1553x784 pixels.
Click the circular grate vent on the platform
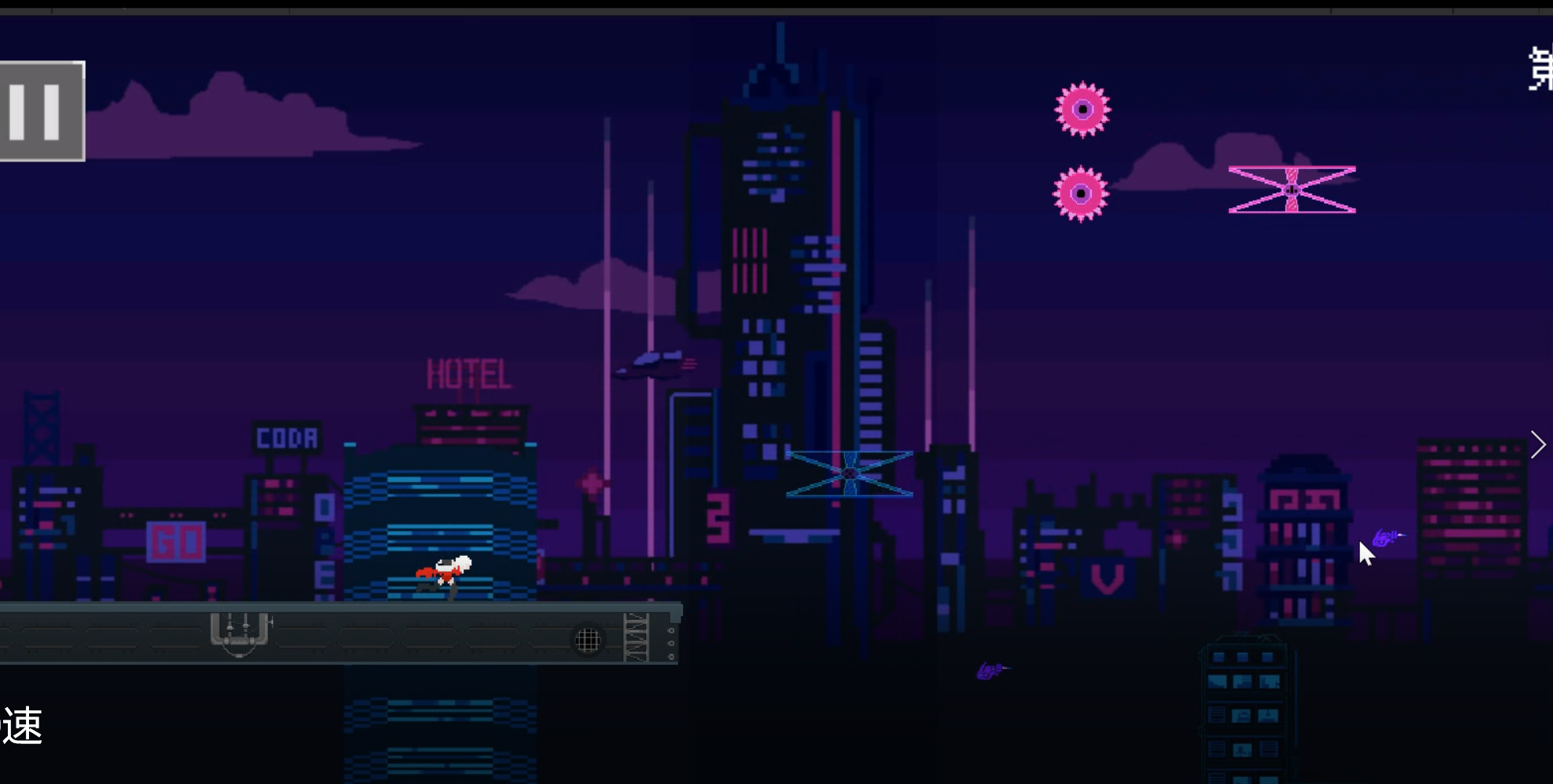[585, 639]
